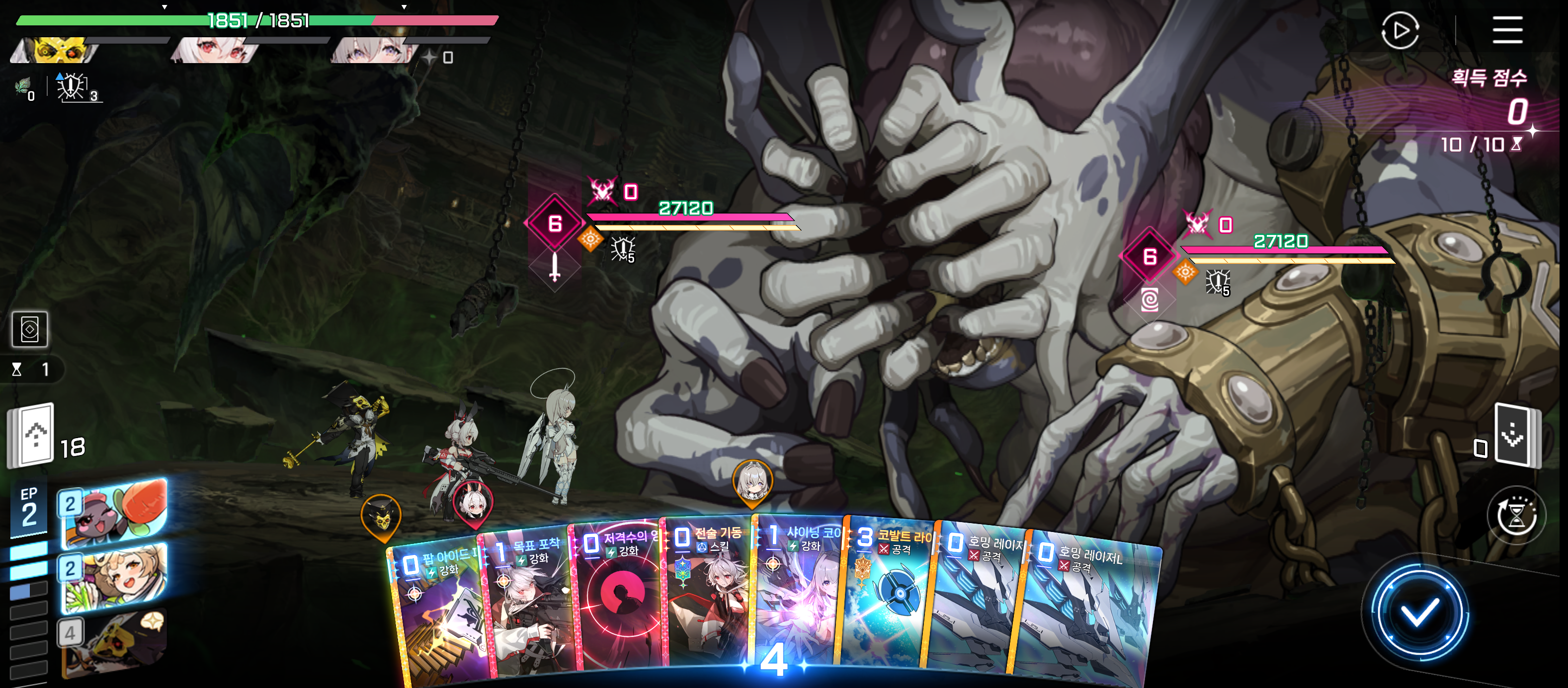Choose the 코발트 라이트 attack card

[889, 596]
